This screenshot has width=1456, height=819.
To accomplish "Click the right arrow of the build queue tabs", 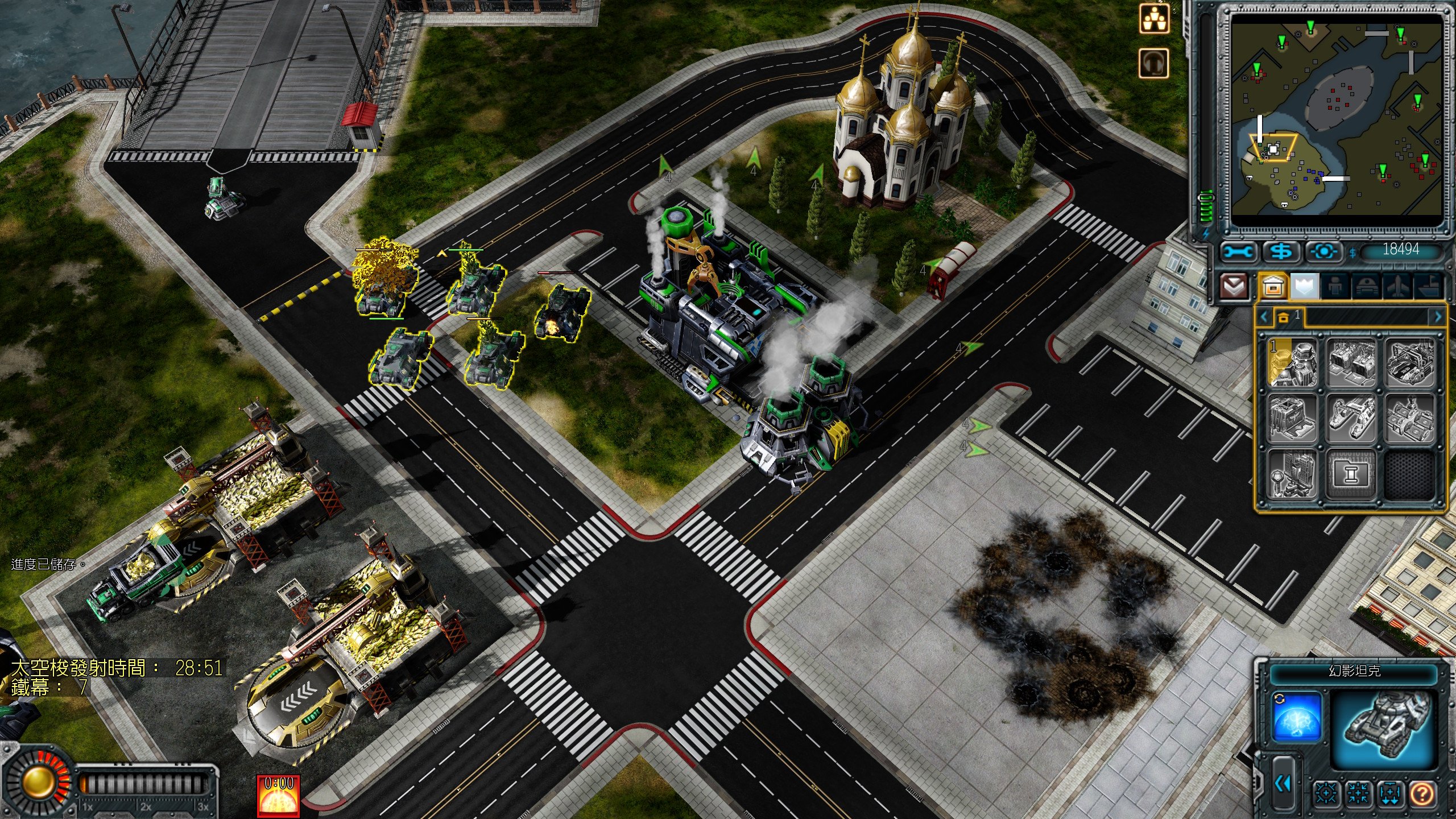I will pos(1438,317).
